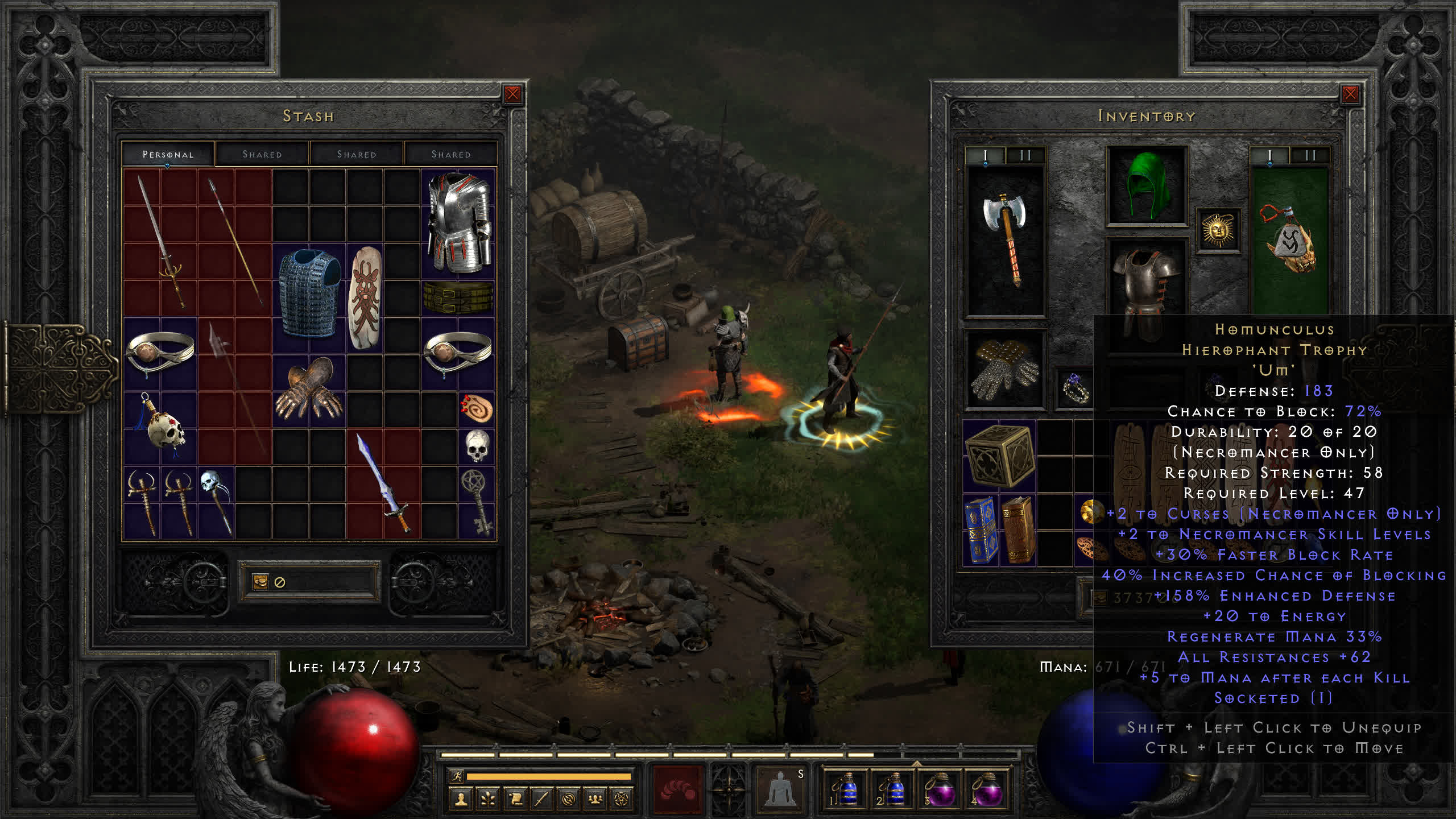
Task: Select the equipped chainmail gloves
Action: (x=1004, y=370)
